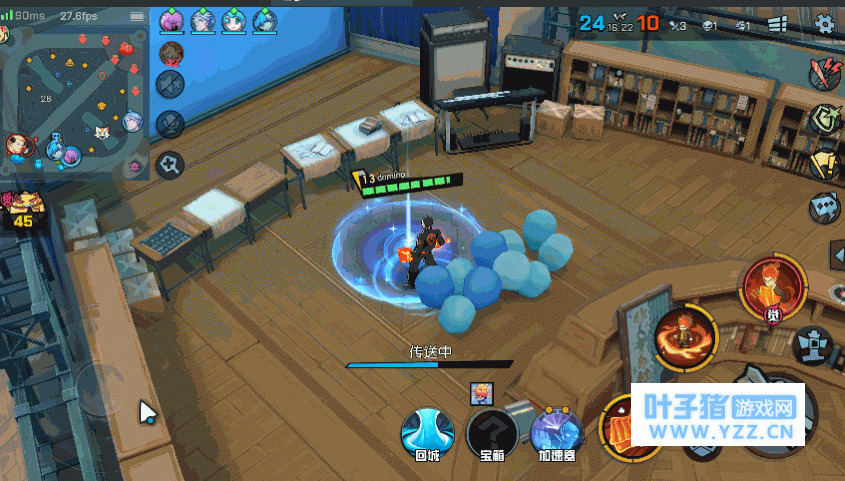Send the yellow megaphone gather signal
845x481 pixels.
(x=824, y=164)
